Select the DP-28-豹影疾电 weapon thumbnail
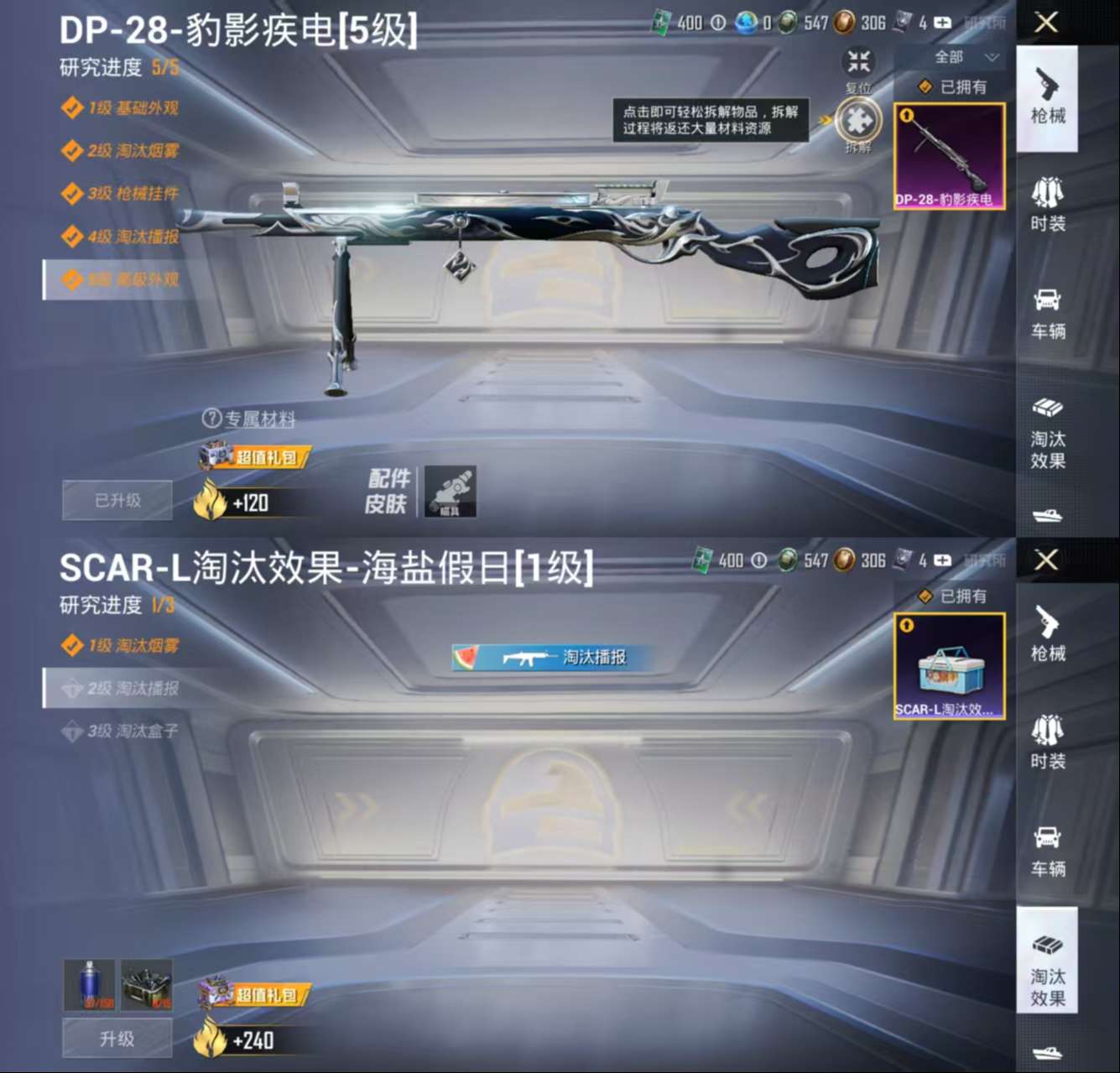The height and width of the screenshot is (1073, 1120). click(x=949, y=155)
